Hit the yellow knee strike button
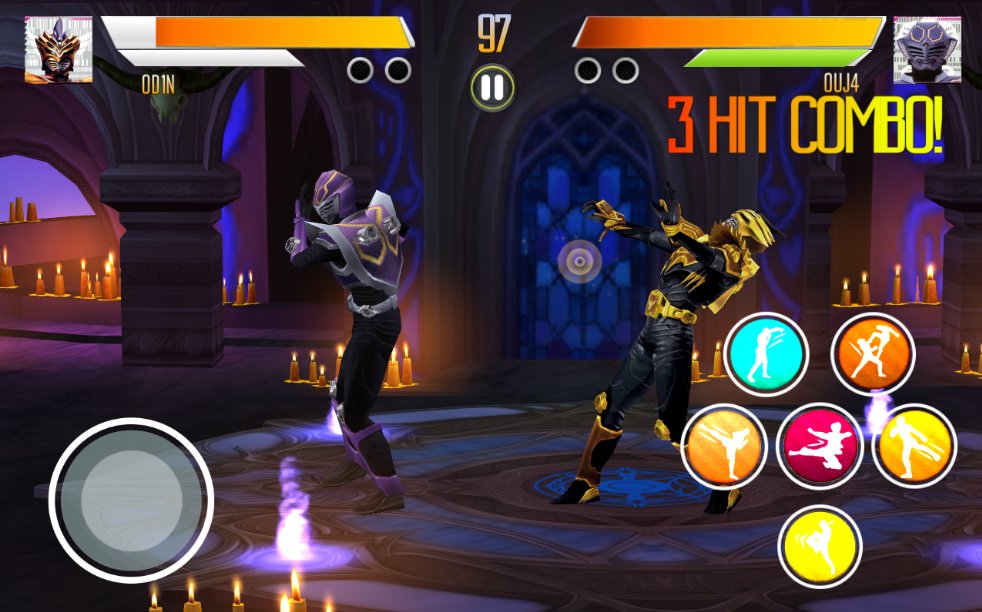This screenshot has height=612, width=982. coord(820,546)
